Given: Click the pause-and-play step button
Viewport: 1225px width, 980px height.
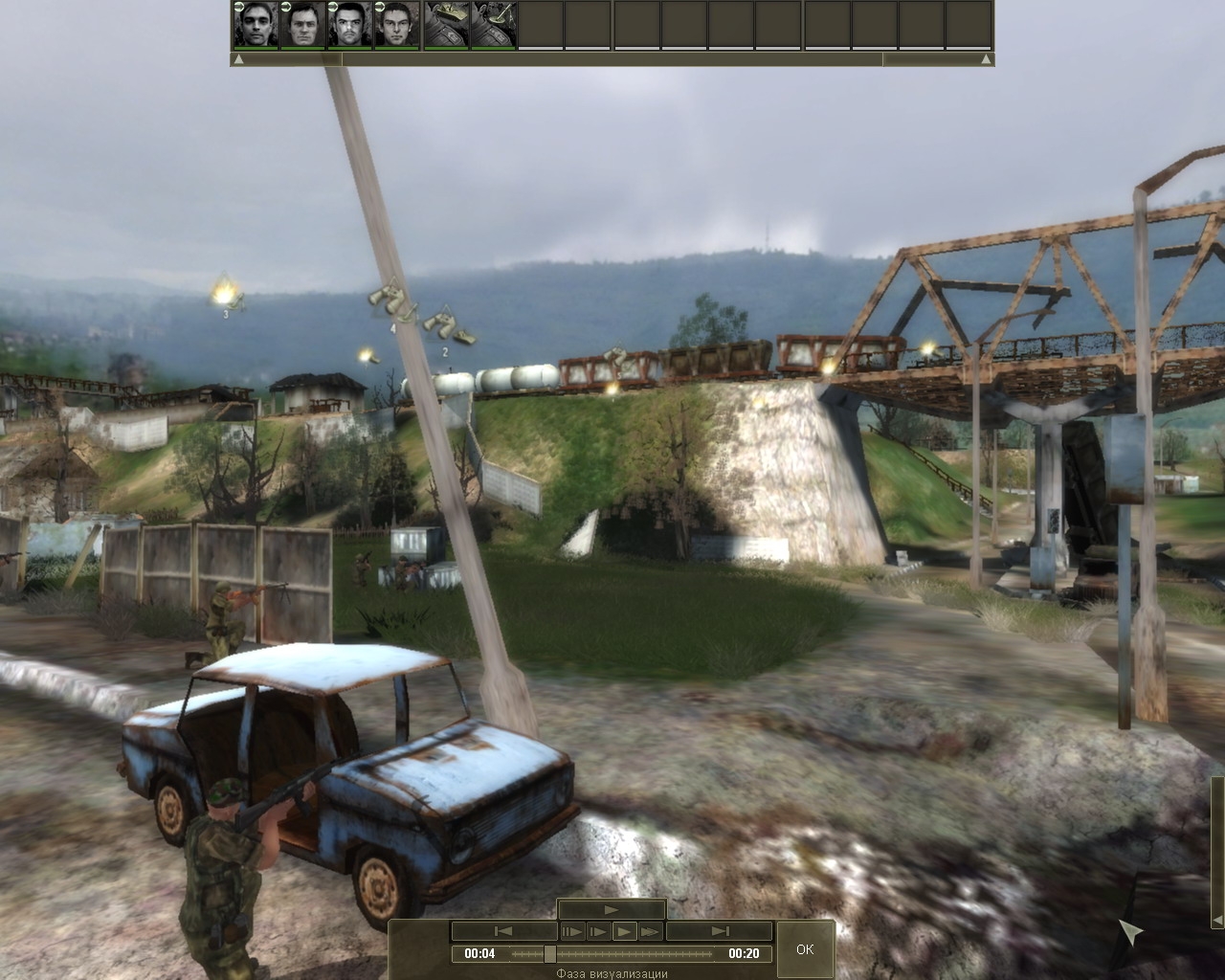Looking at the screenshot, I should click(x=572, y=931).
